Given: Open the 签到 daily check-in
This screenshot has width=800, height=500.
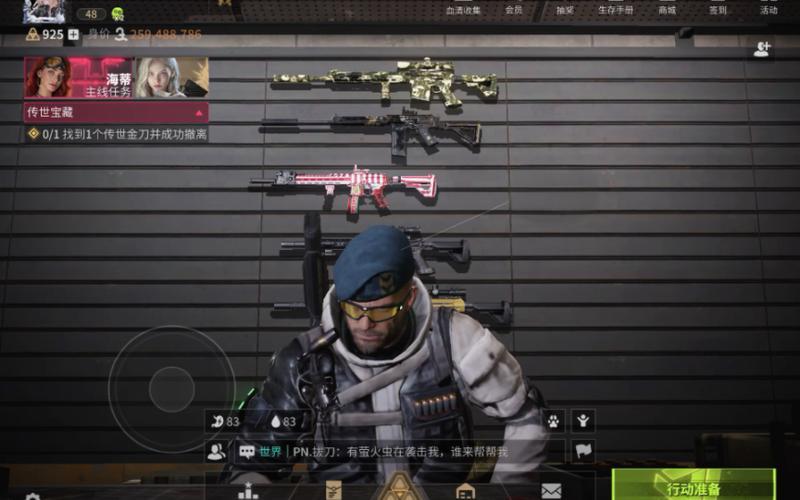Looking at the screenshot, I should pos(717,10).
